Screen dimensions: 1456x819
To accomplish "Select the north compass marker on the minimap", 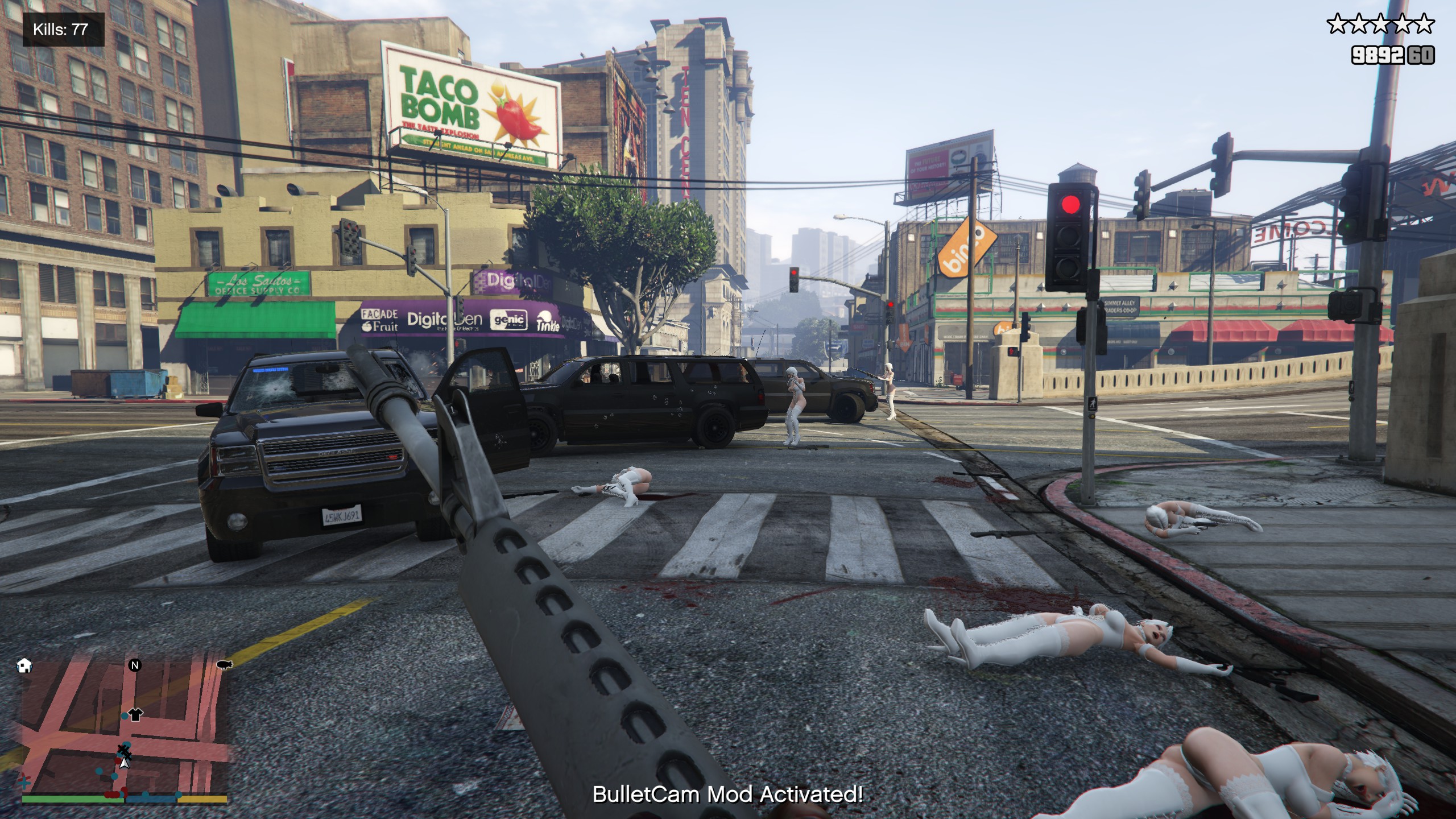I will click(135, 665).
